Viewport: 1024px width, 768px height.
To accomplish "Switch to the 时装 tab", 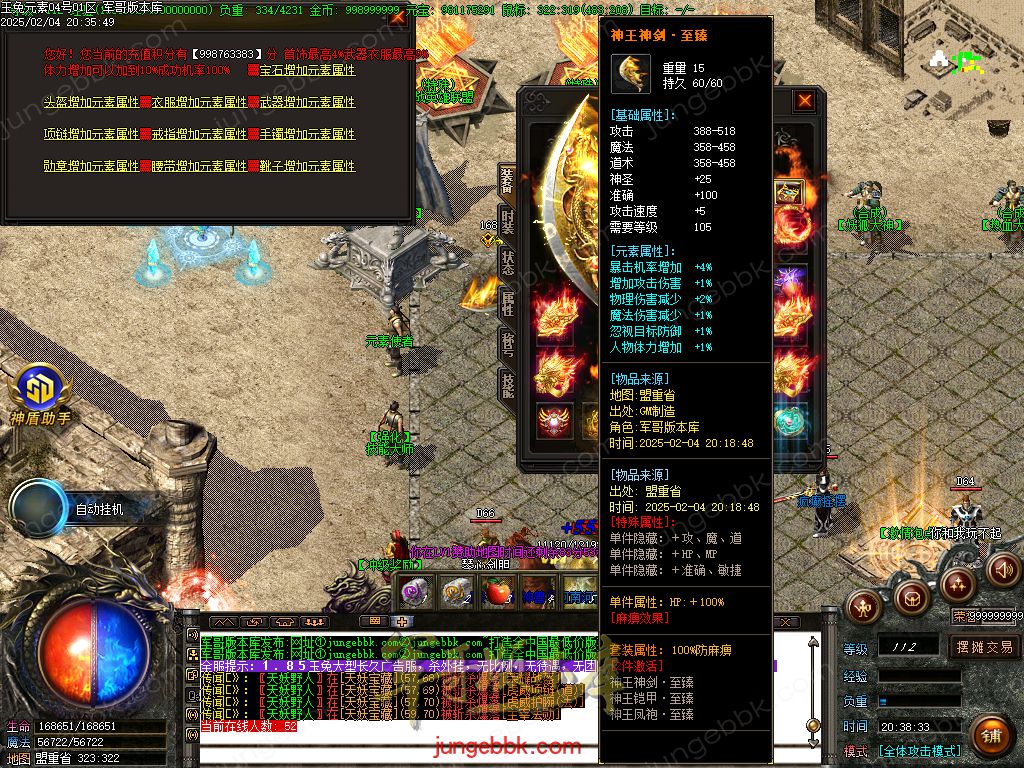I will (x=508, y=220).
